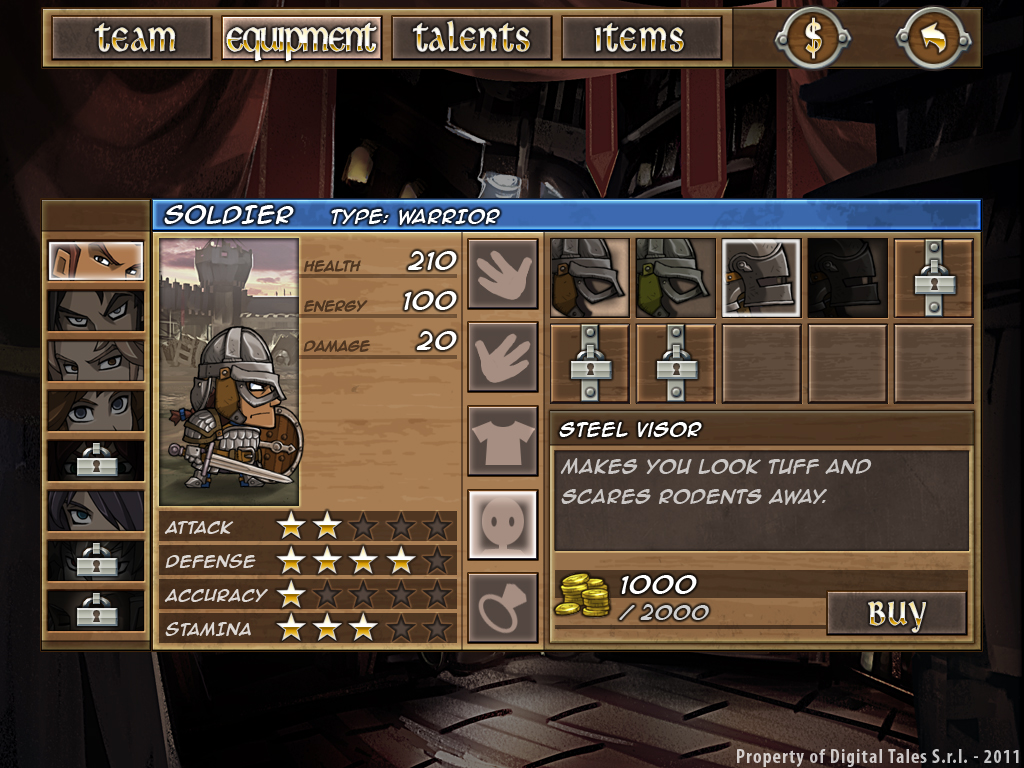Open the gold dollar-sign shop button
Image resolution: width=1024 pixels, height=768 pixels.
tap(812, 38)
